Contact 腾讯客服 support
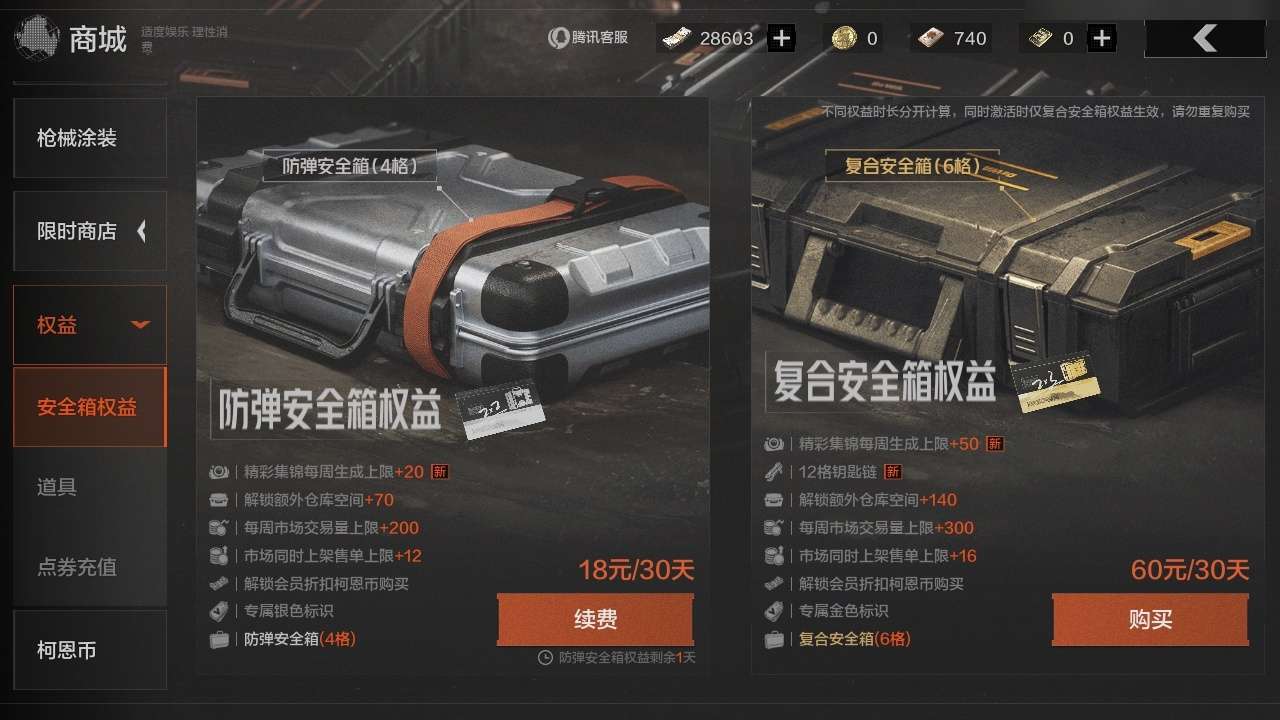Image resolution: width=1280 pixels, height=720 pixels. click(x=589, y=38)
